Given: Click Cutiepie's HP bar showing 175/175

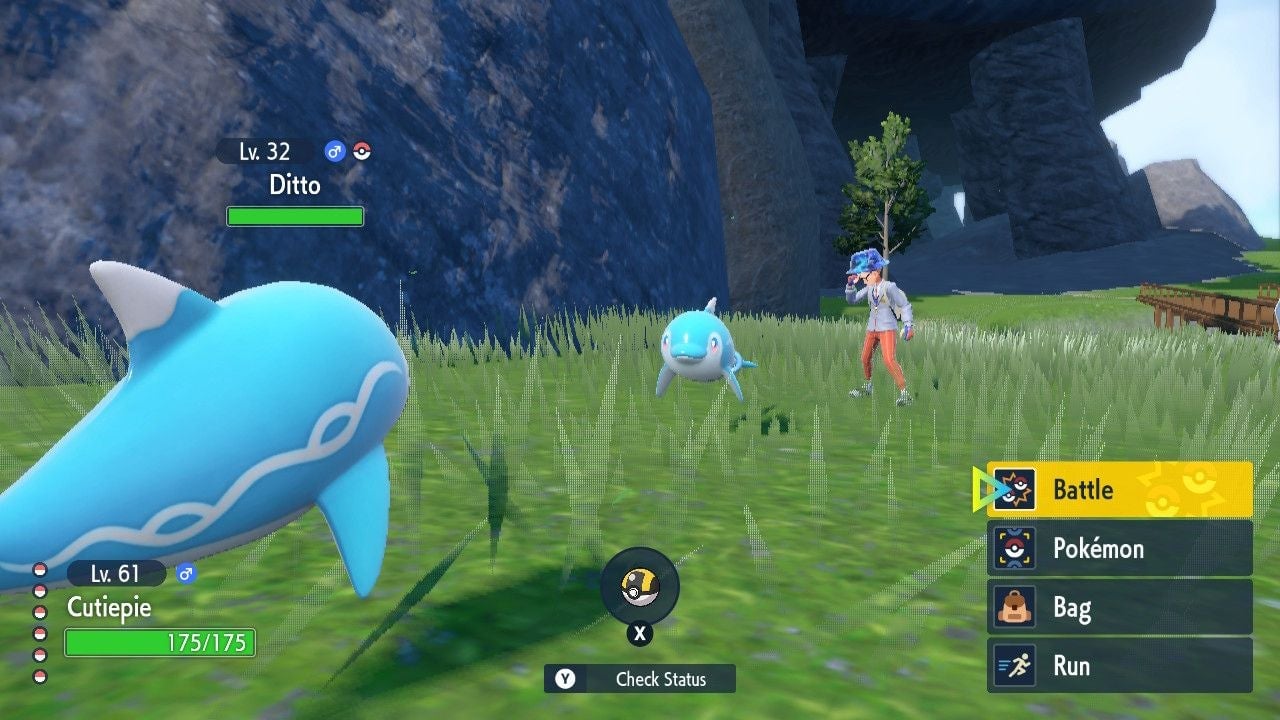Looking at the screenshot, I should pyautogui.click(x=160, y=640).
